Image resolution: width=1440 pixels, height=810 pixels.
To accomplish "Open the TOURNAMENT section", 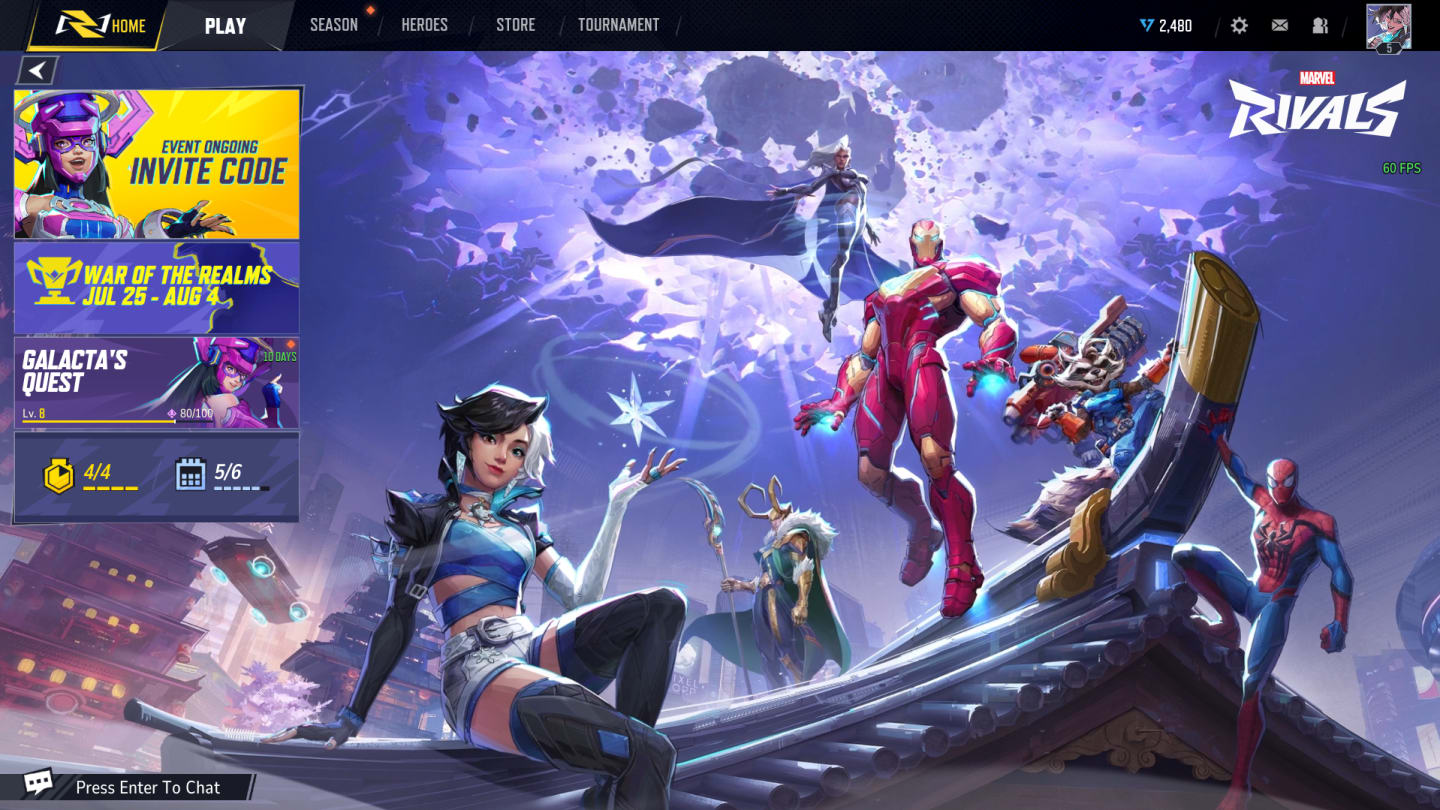I will coord(617,24).
